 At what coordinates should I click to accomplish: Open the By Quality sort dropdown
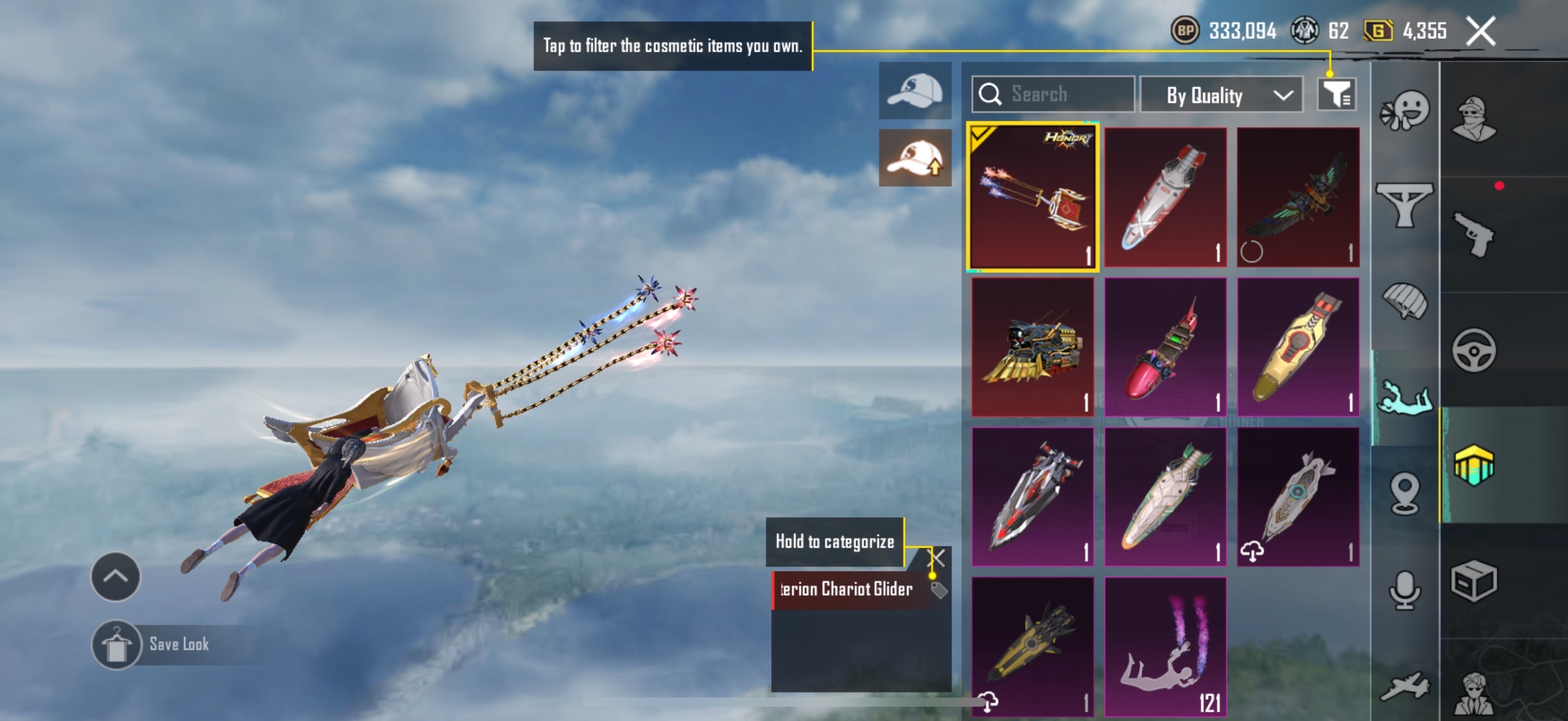pos(1221,95)
